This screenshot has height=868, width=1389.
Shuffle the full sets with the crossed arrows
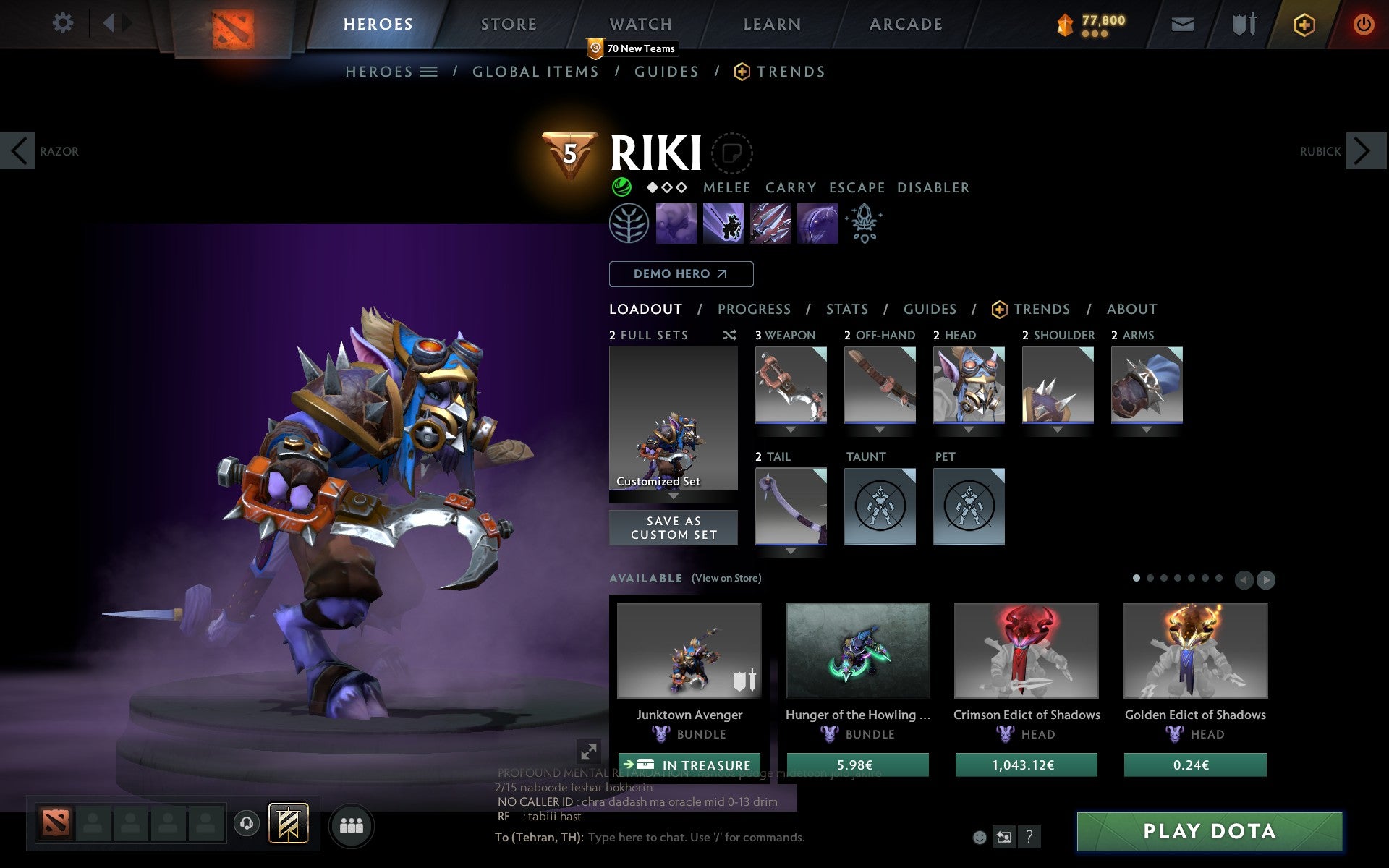tap(731, 335)
